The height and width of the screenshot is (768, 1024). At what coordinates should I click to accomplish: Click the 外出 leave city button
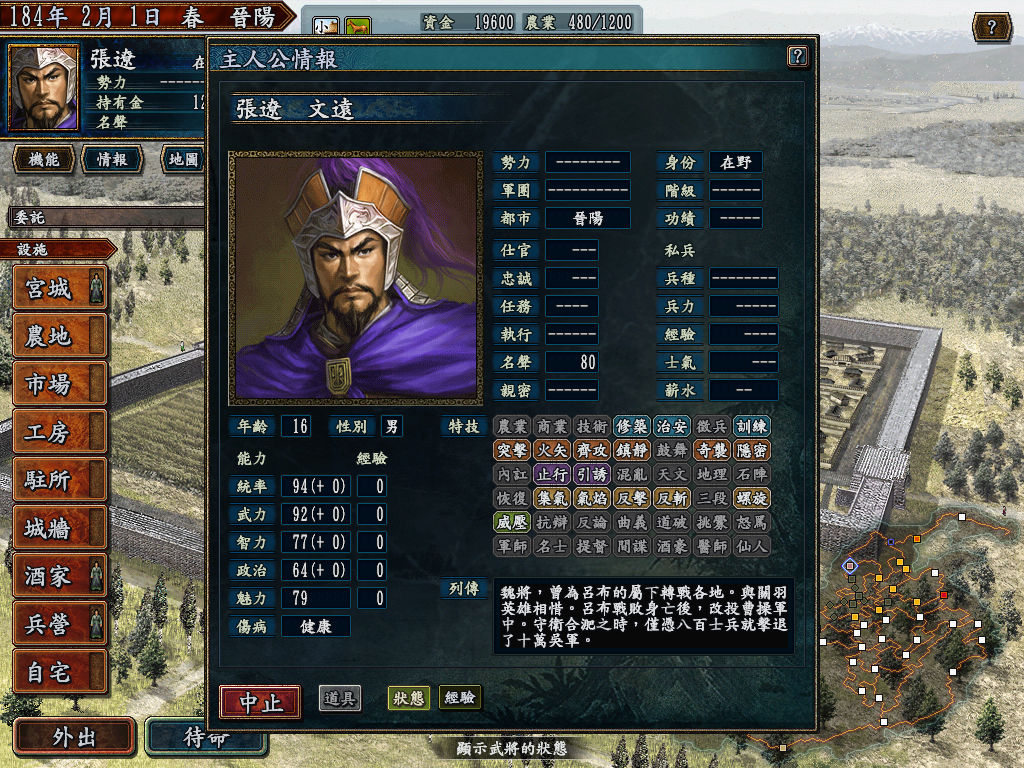pos(74,737)
